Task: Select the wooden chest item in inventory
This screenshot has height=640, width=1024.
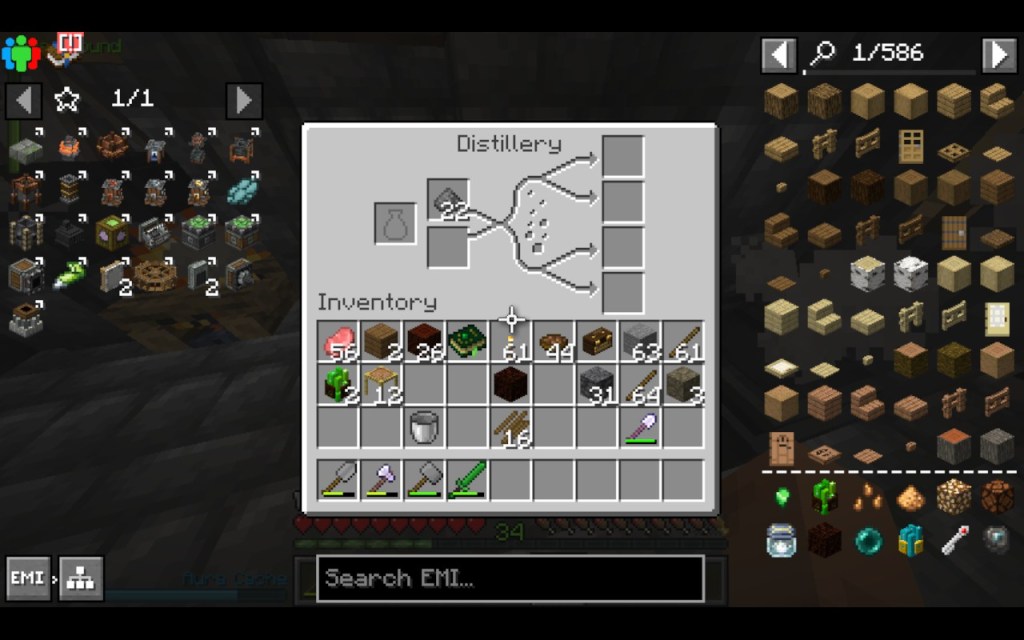Action: pyautogui.click(x=597, y=342)
